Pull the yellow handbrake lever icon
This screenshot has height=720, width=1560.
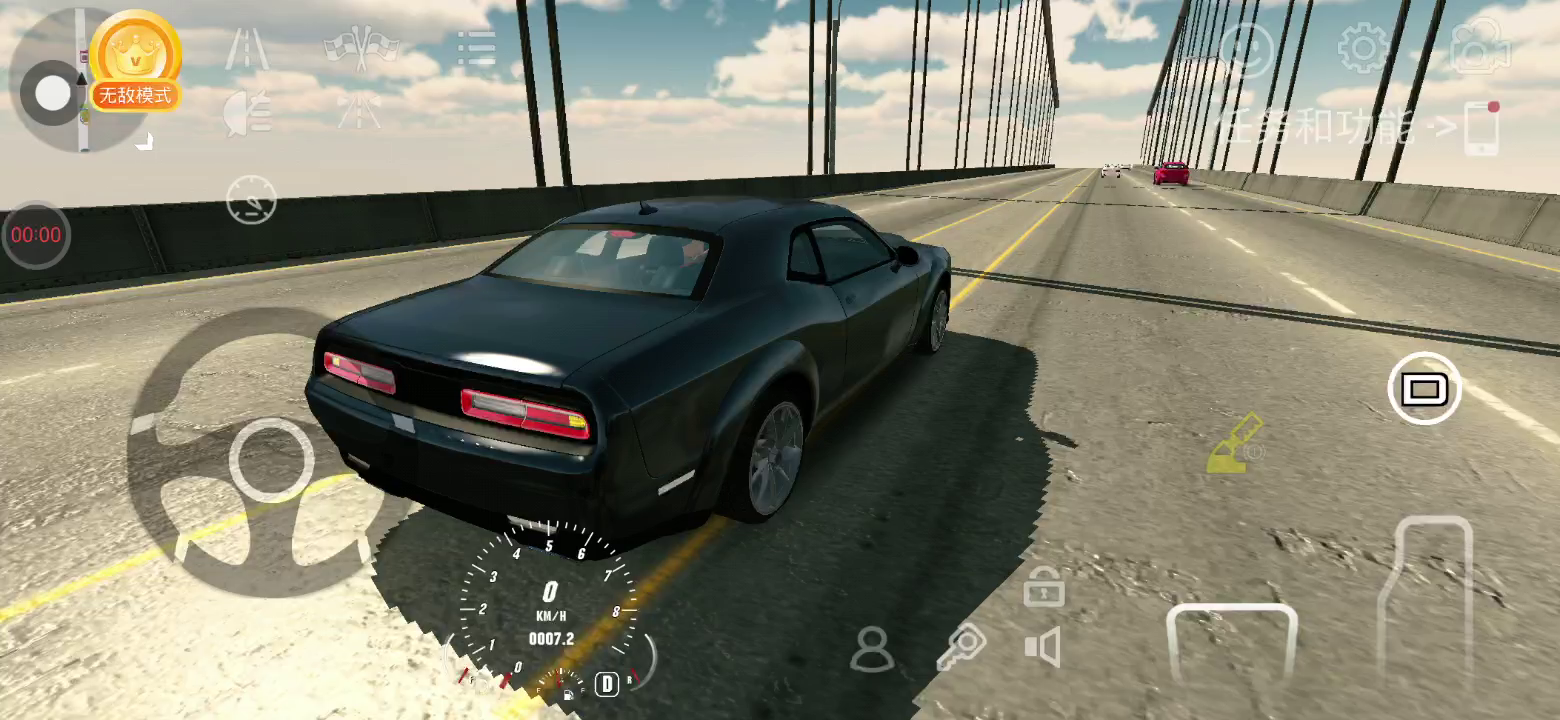(1234, 445)
